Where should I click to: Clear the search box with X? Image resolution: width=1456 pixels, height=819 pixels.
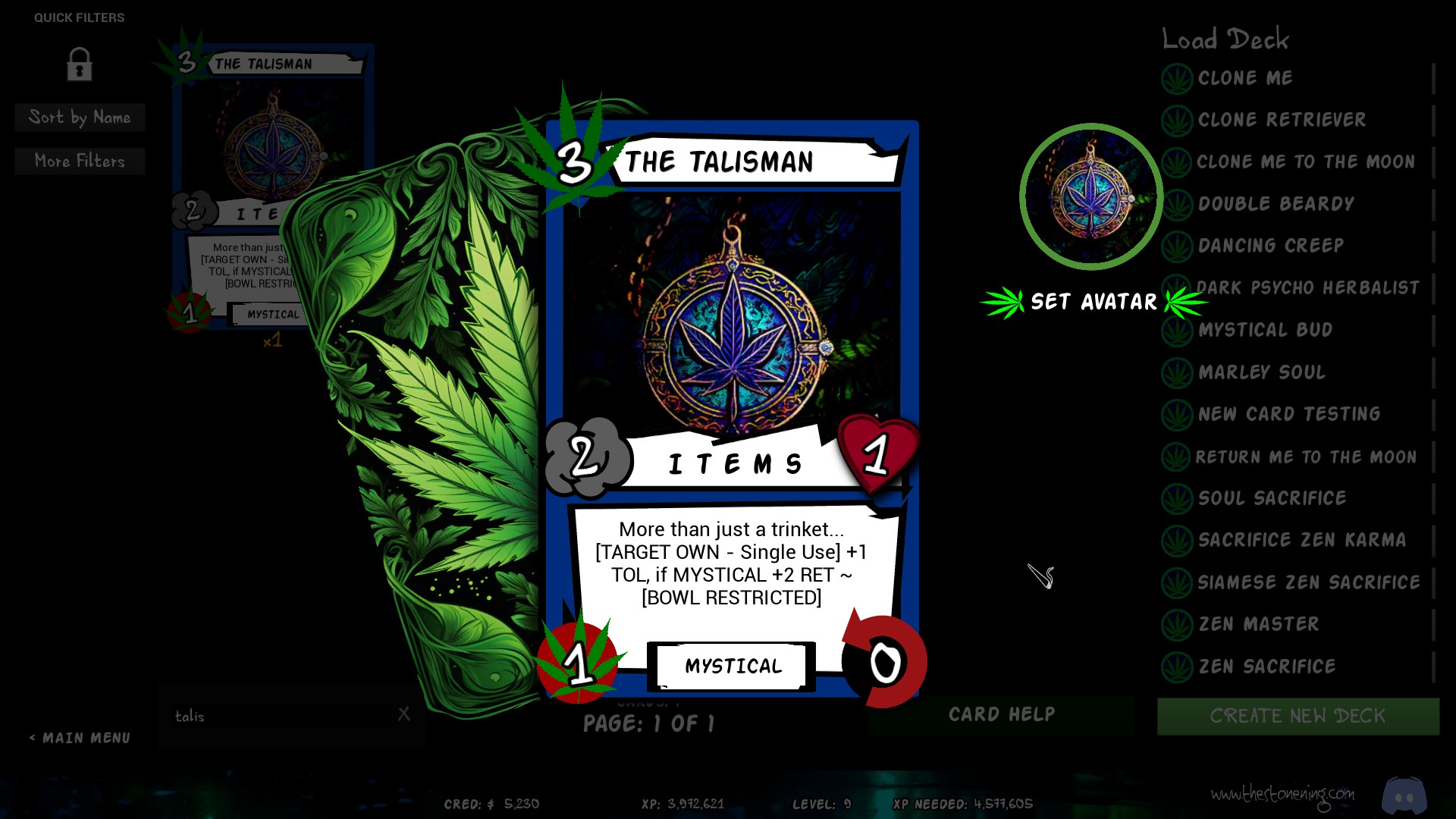coord(404,714)
